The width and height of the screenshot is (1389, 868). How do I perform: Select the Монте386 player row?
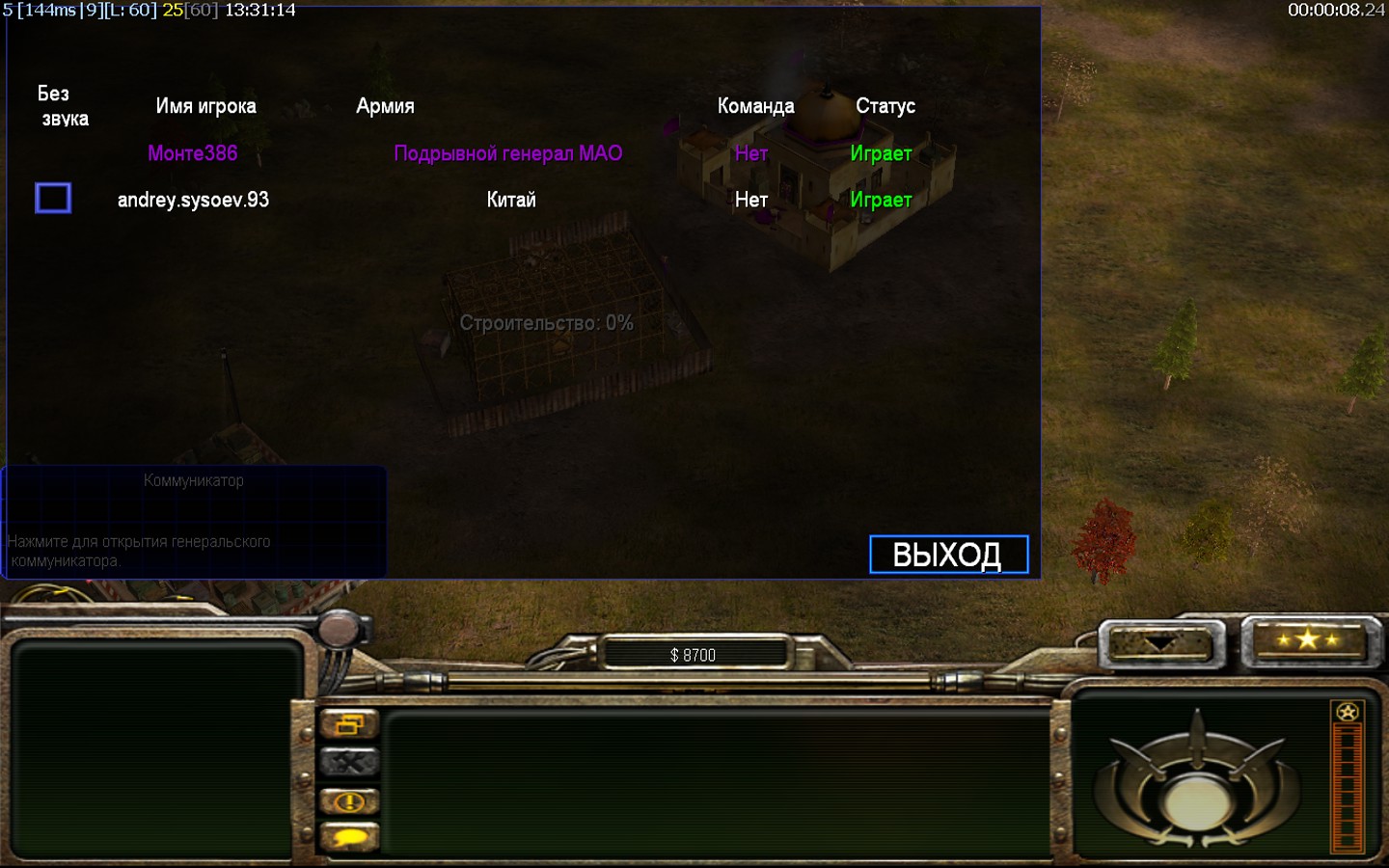click(x=192, y=153)
